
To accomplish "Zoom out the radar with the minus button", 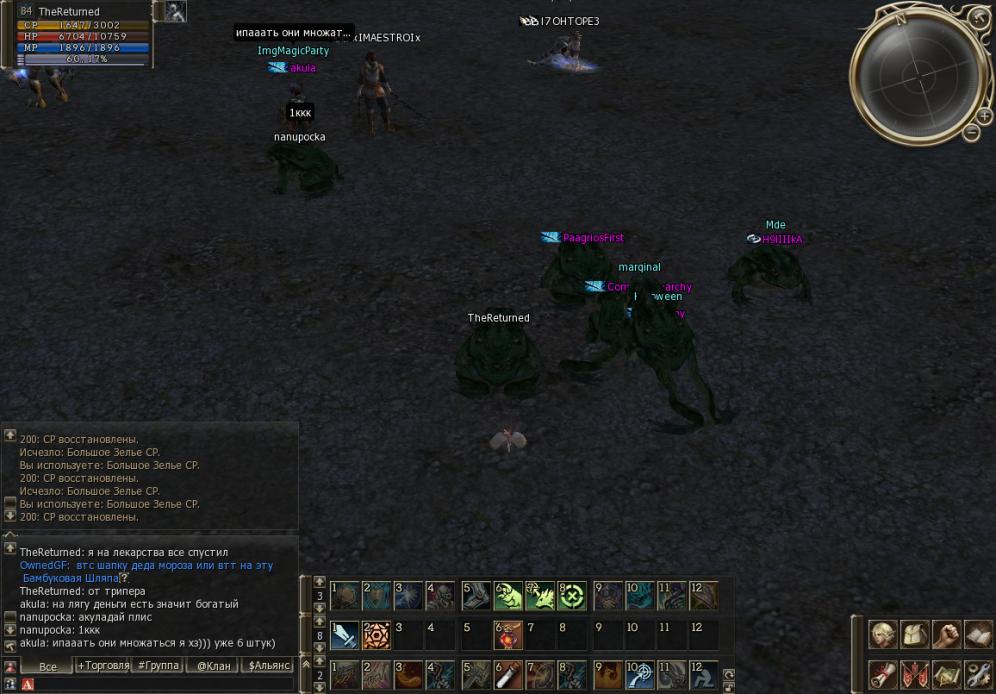I will tap(971, 132).
